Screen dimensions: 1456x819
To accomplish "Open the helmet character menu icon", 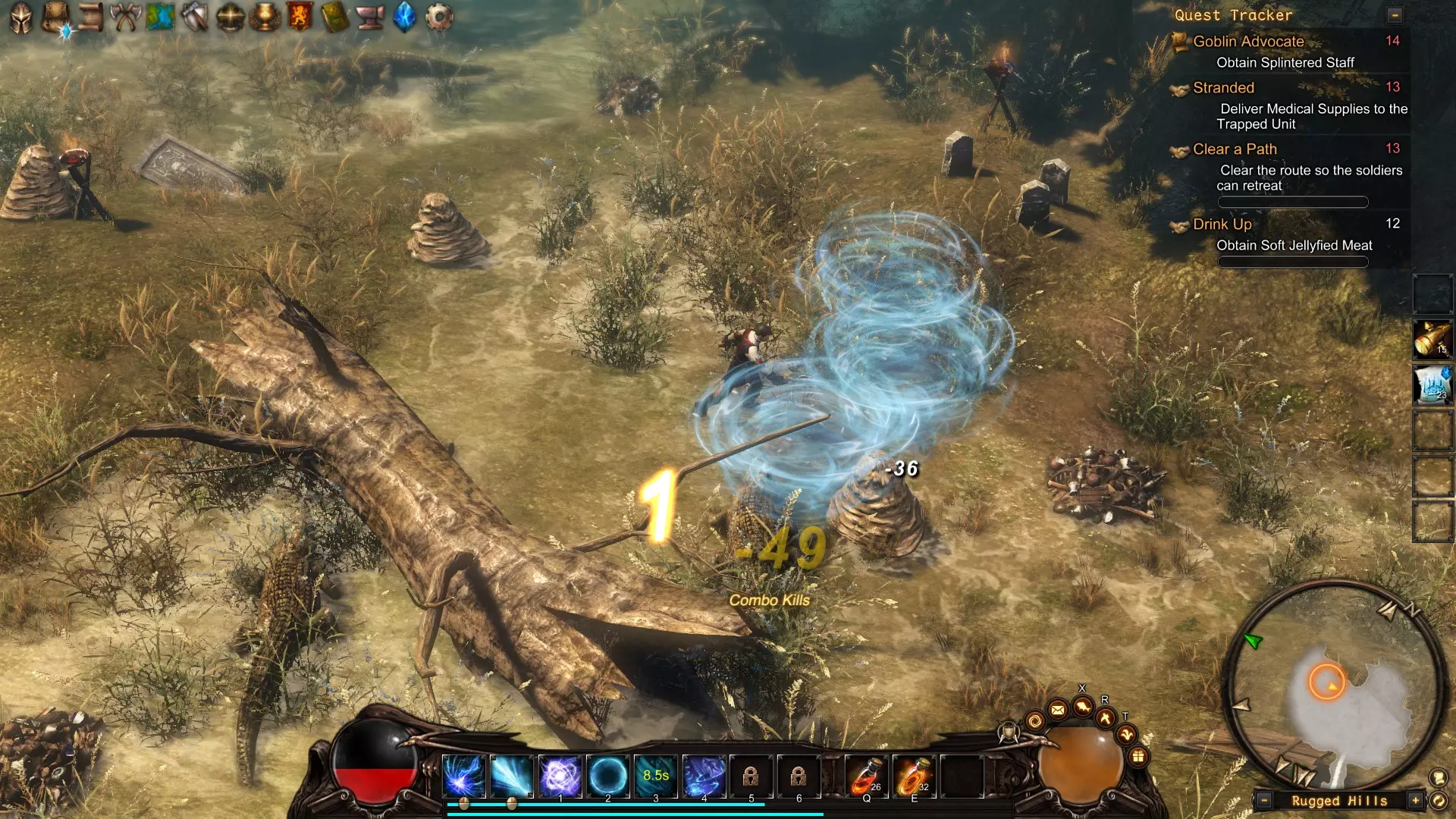I will coord(20,17).
